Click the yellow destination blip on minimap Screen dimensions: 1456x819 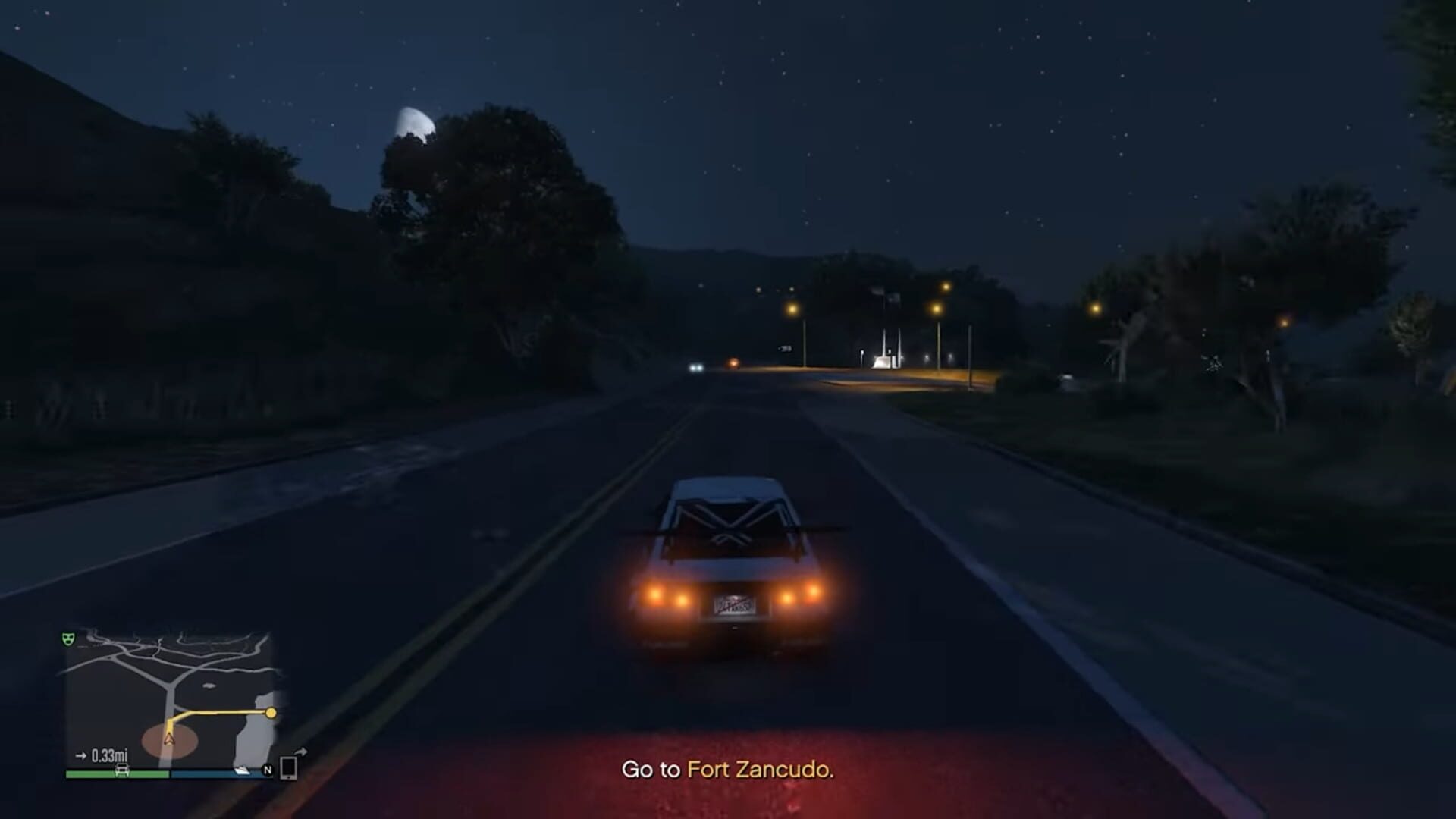tap(271, 713)
